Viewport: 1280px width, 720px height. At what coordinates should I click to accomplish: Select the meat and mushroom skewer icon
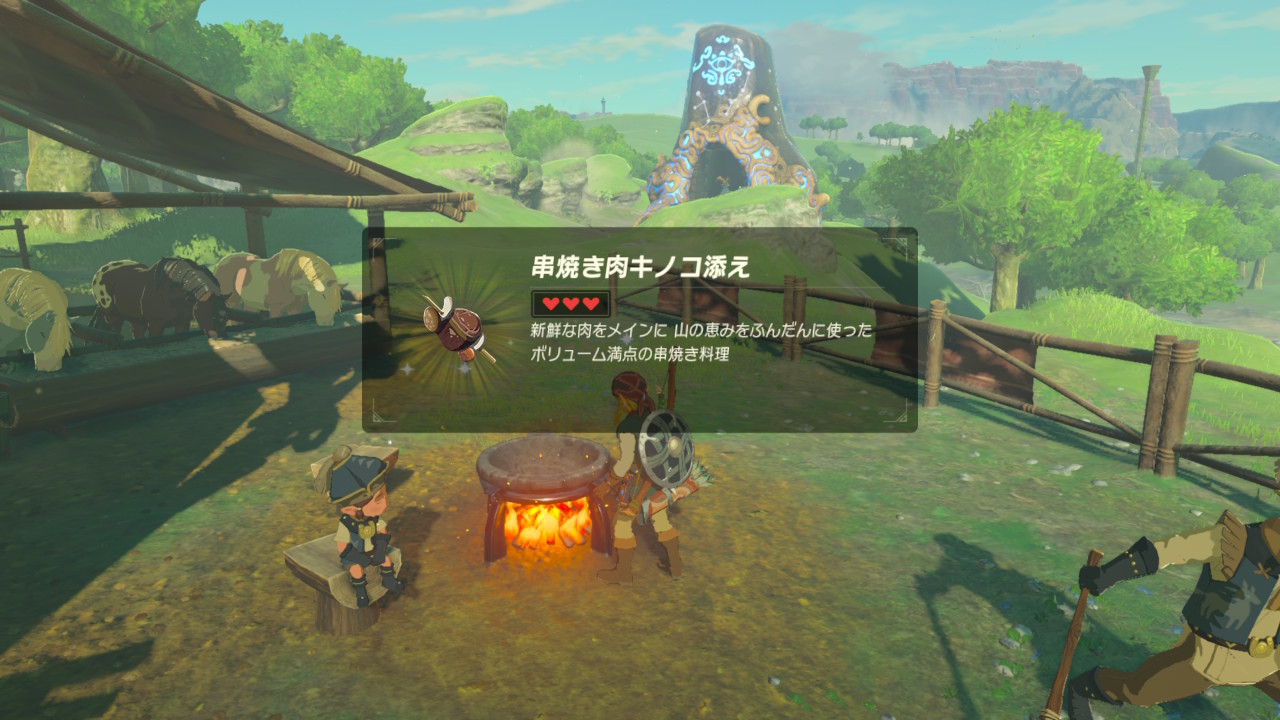(x=455, y=328)
